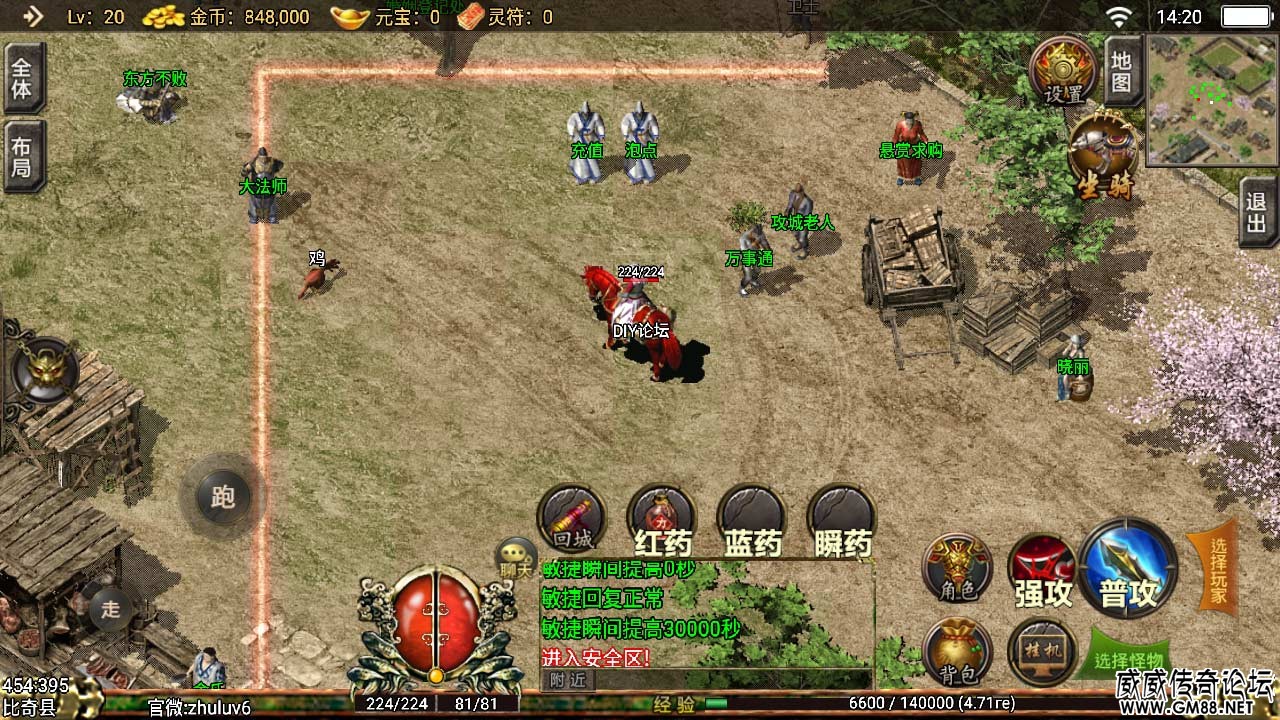Tap the 跑 run button

[222, 496]
